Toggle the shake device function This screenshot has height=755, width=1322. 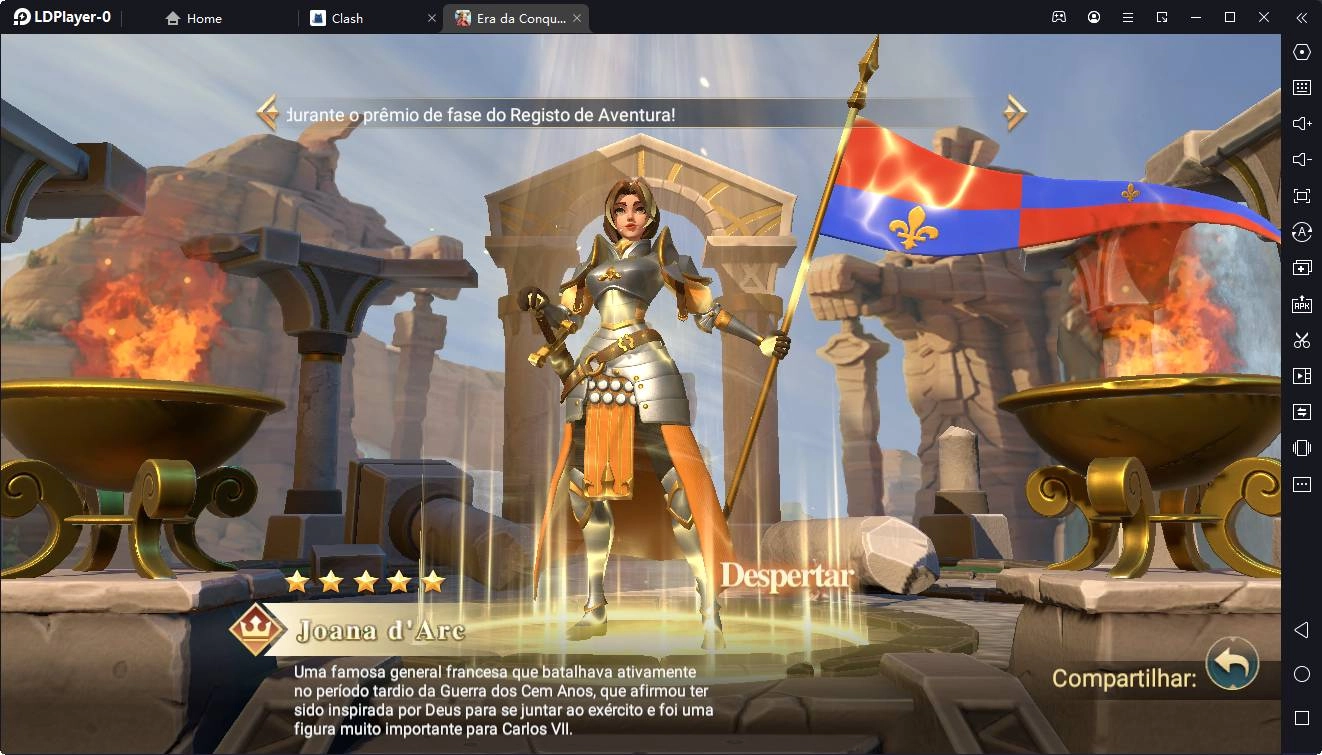(x=1301, y=447)
